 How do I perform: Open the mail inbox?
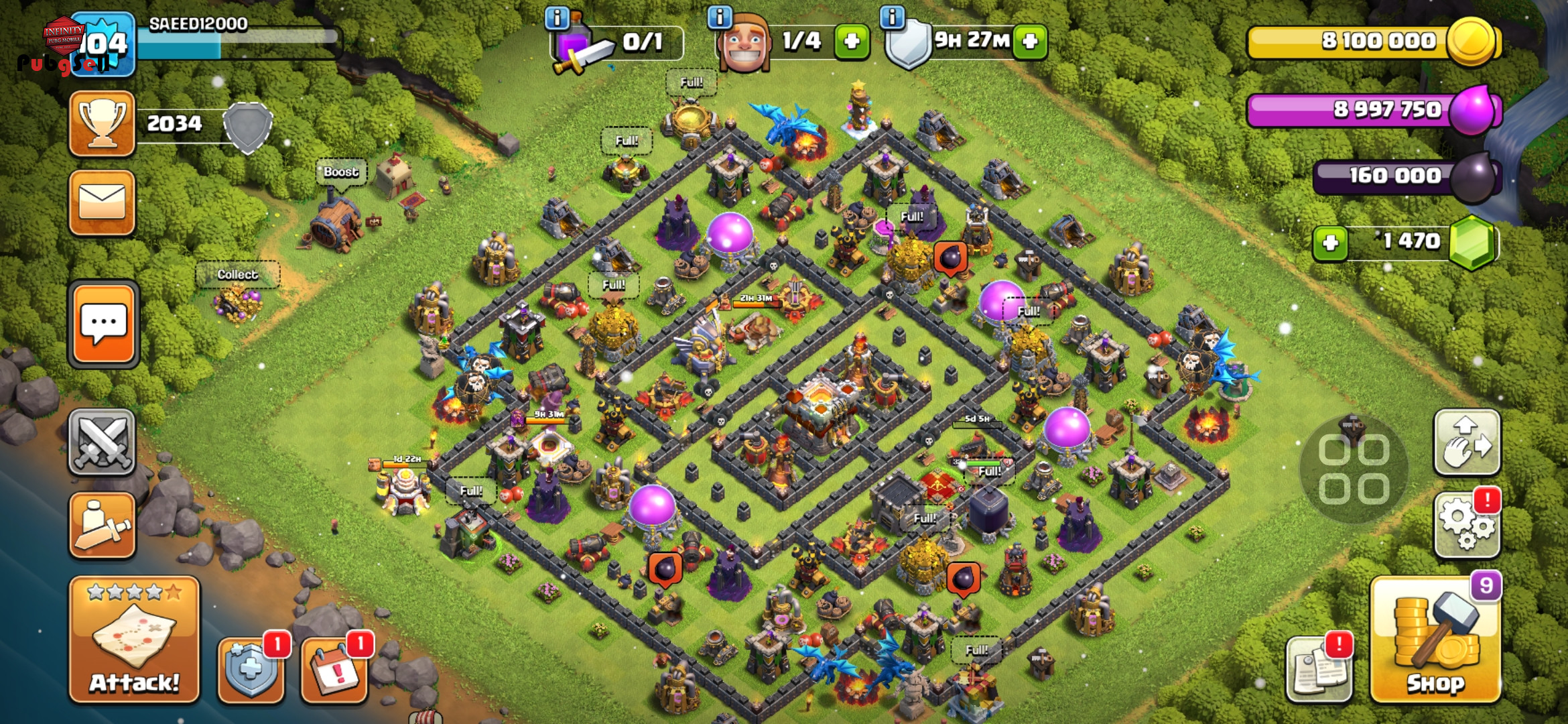(x=102, y=202)
